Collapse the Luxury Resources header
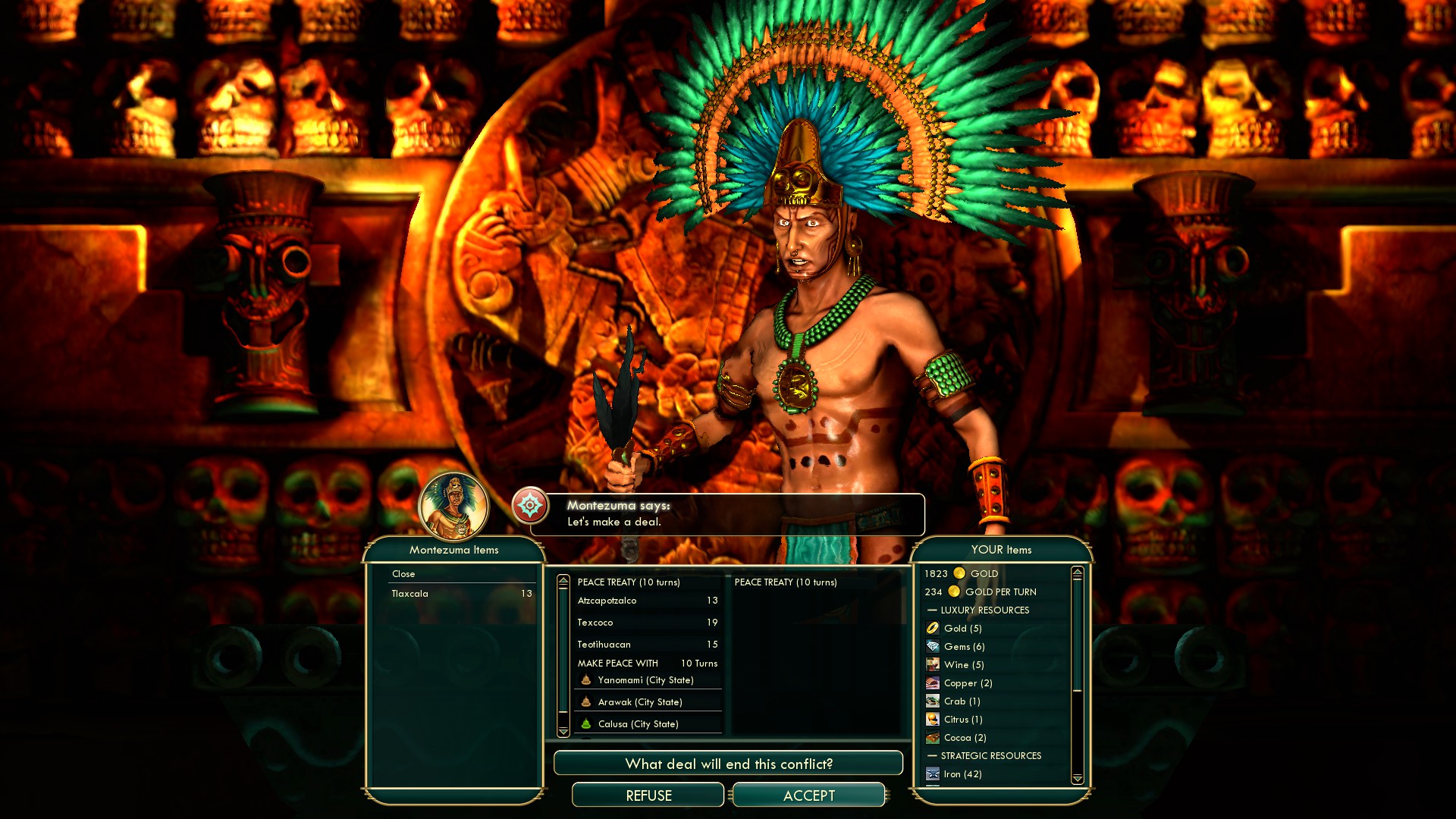This screenshot has height=819, width=1456. click(984, 610)
